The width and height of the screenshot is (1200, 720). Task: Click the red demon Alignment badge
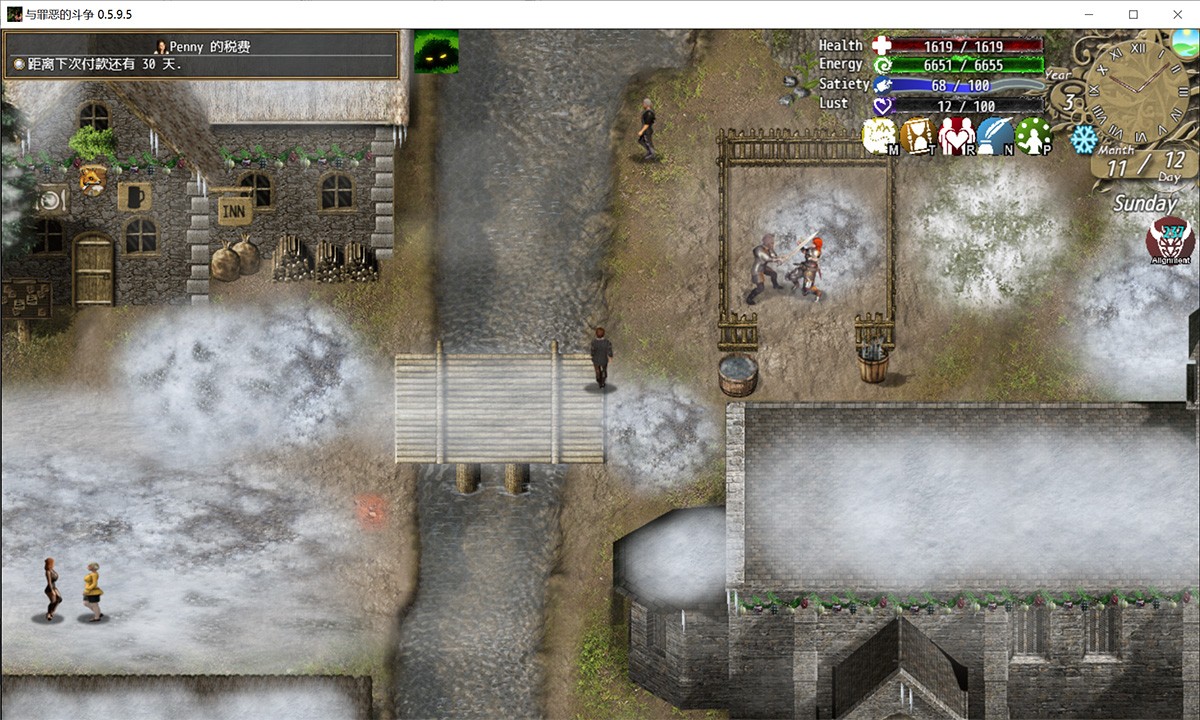pyautogui.click(x=1163, y=240)
